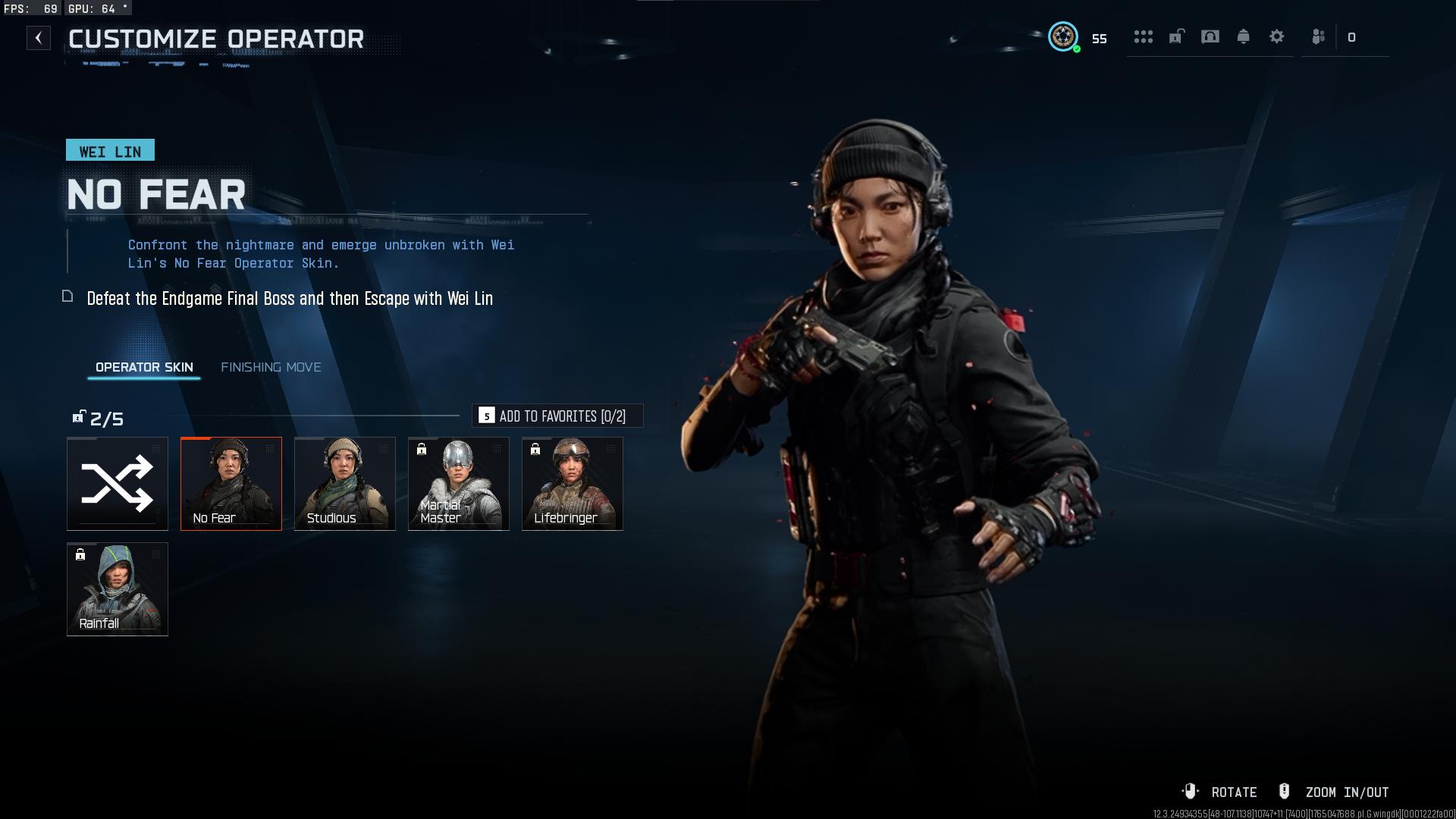The image size is (1456, 819).
Task: Equip the Studious operator skin
Action: click(345, 484)
